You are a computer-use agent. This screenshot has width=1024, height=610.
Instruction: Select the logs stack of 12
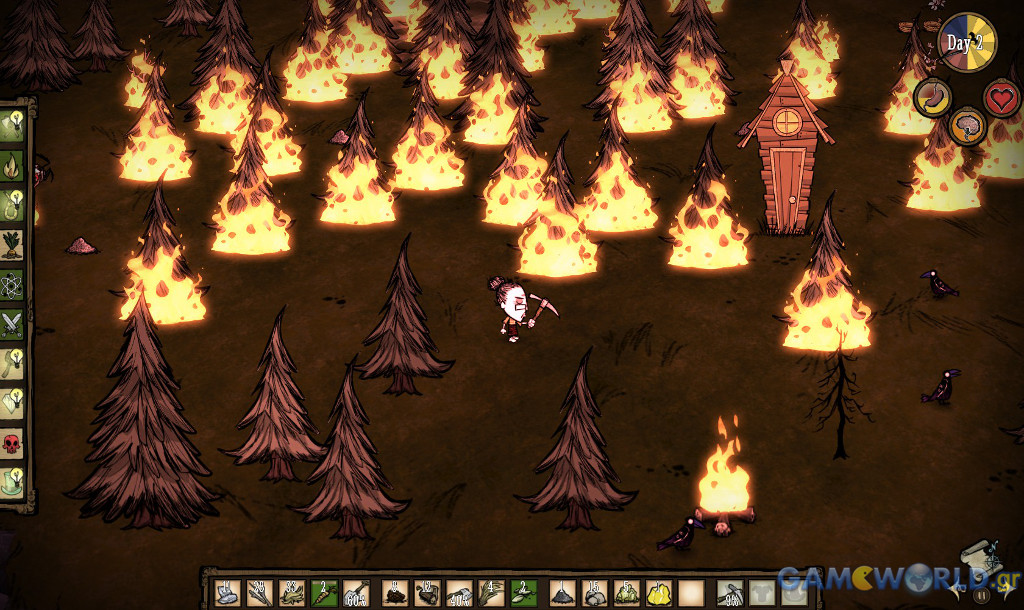[x=427, y=593]
